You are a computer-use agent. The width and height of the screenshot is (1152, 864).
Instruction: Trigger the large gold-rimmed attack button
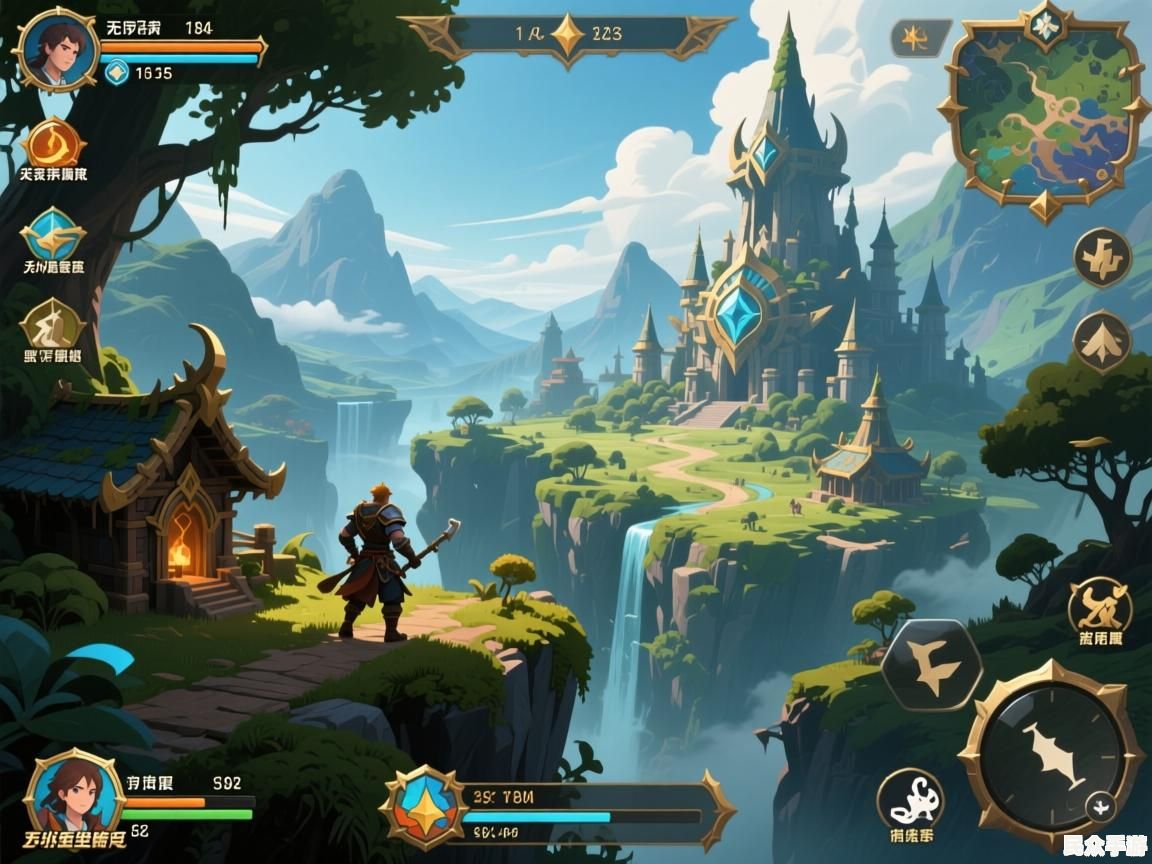click(x=1050, y=754)
